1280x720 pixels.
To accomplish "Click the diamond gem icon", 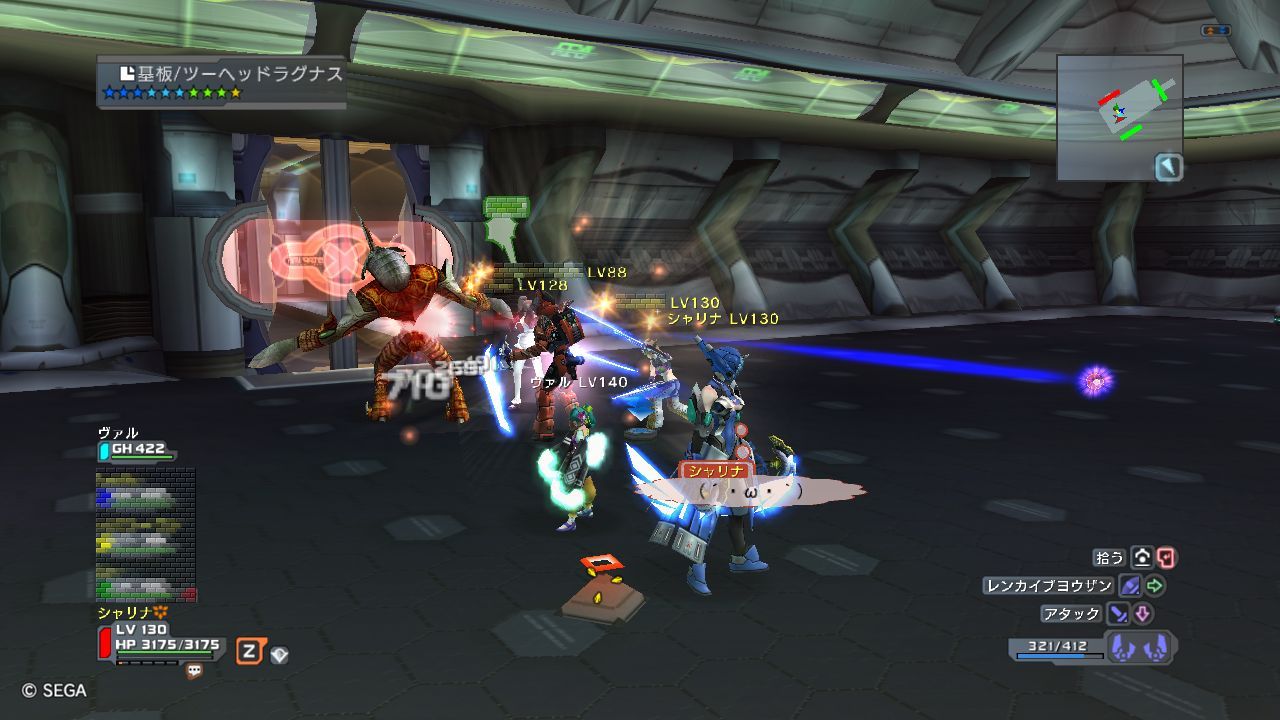I will point(279,655).
